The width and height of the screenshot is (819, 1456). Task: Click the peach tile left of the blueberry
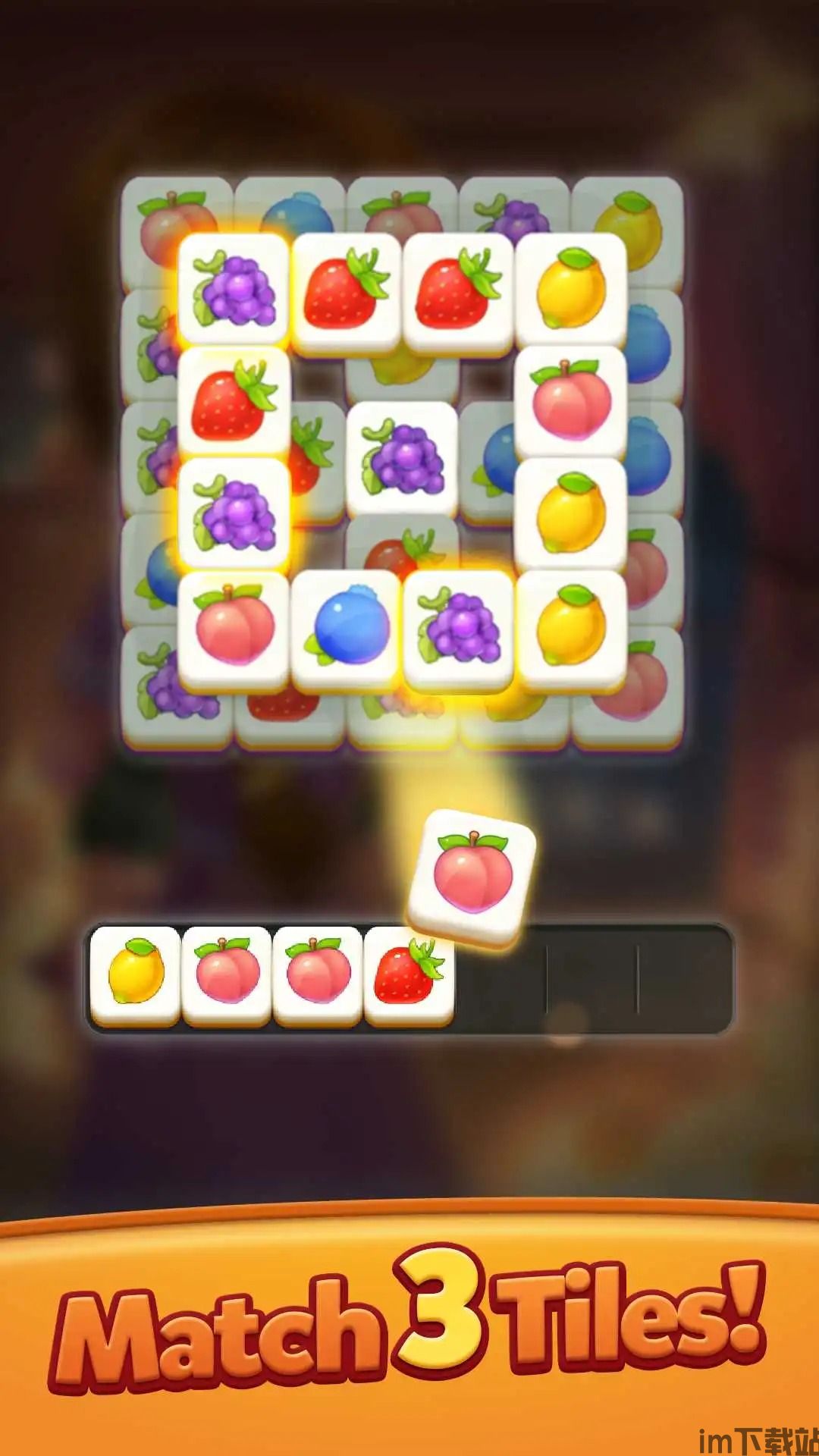pos(234,629)
